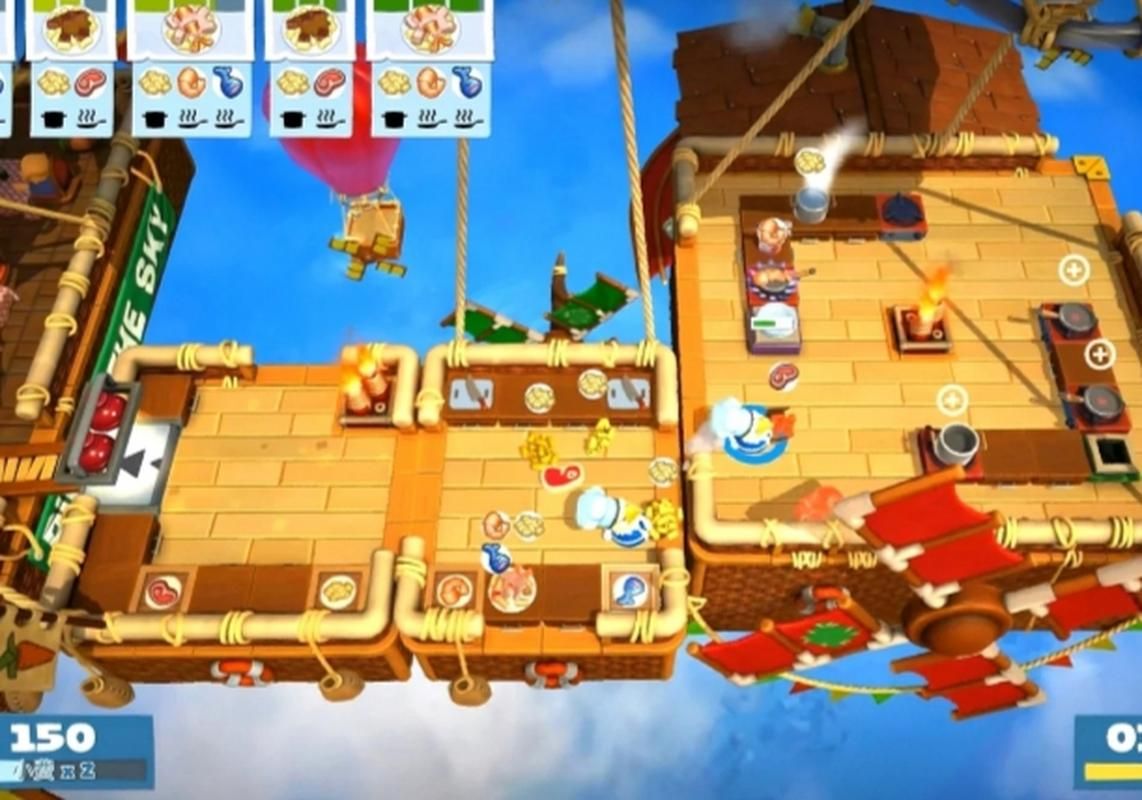Choose the seafood pasta order with partly depleted timer

point(190,60)
